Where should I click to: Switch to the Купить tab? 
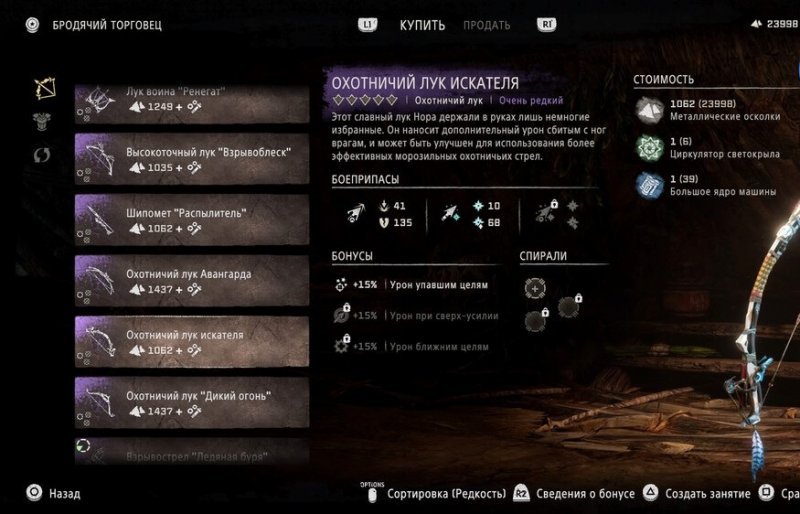(422, 25)
